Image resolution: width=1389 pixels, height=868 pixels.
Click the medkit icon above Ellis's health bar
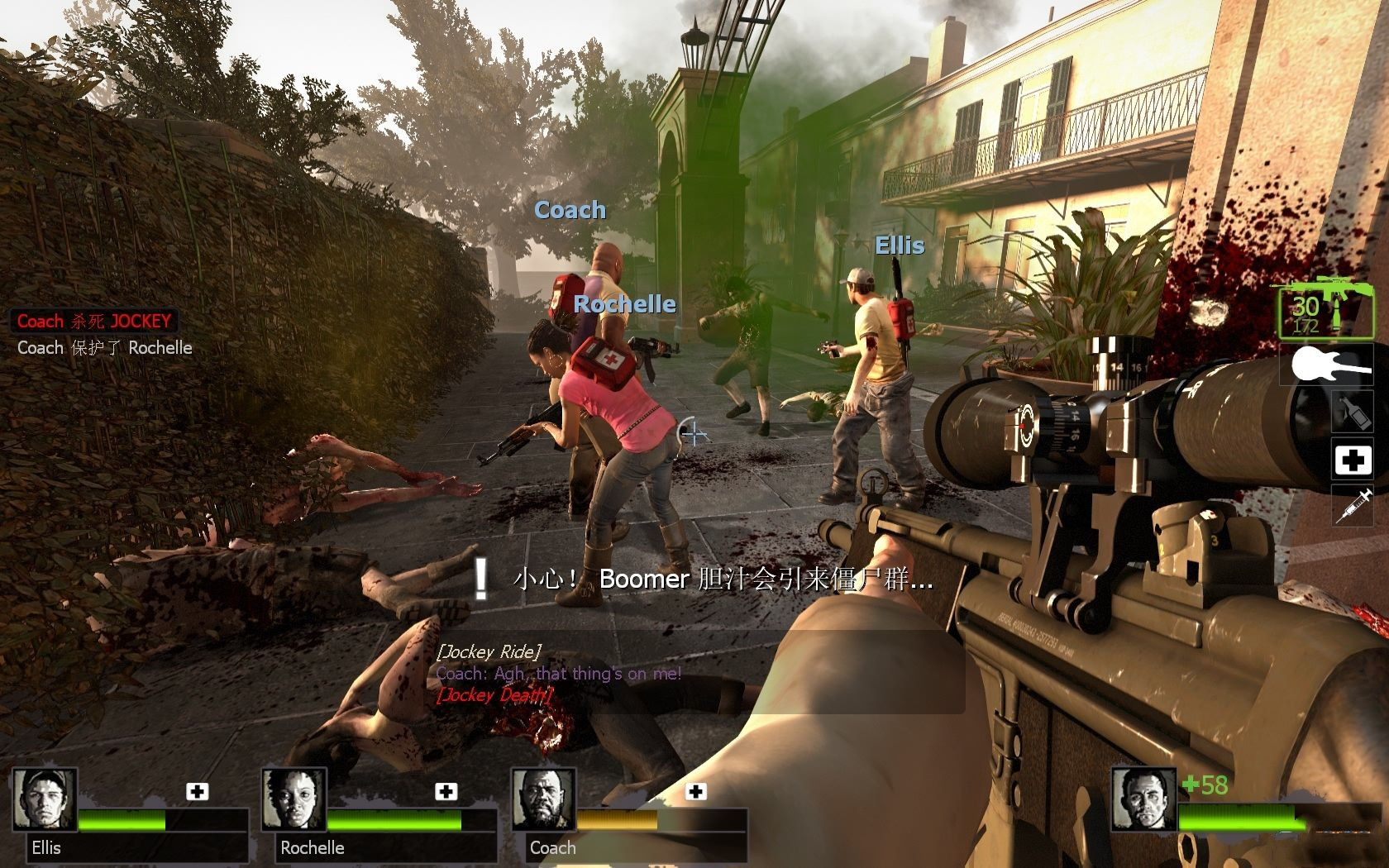[197, 792]
